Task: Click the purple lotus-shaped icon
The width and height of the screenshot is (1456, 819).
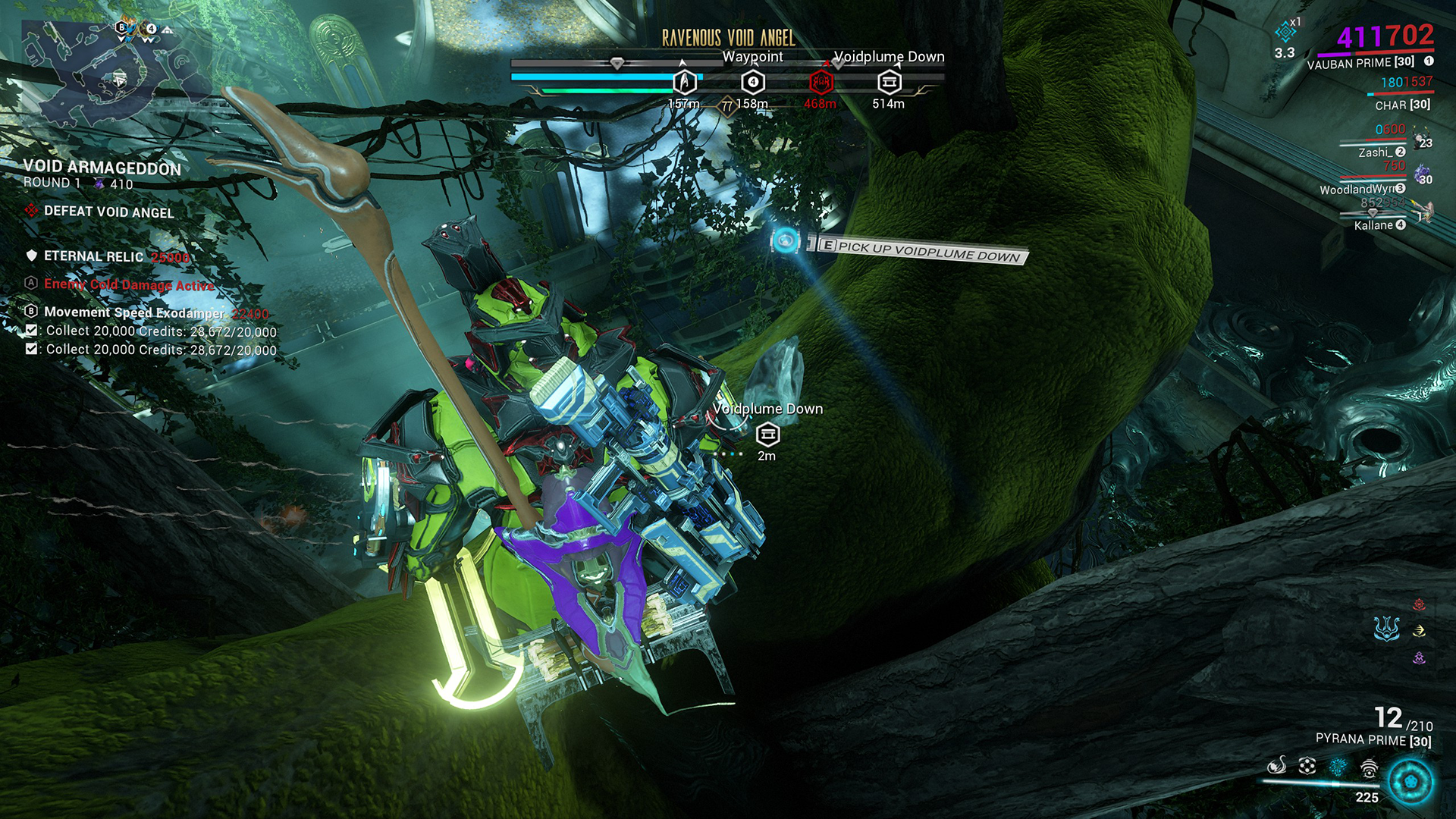Action: point(1419,658)
